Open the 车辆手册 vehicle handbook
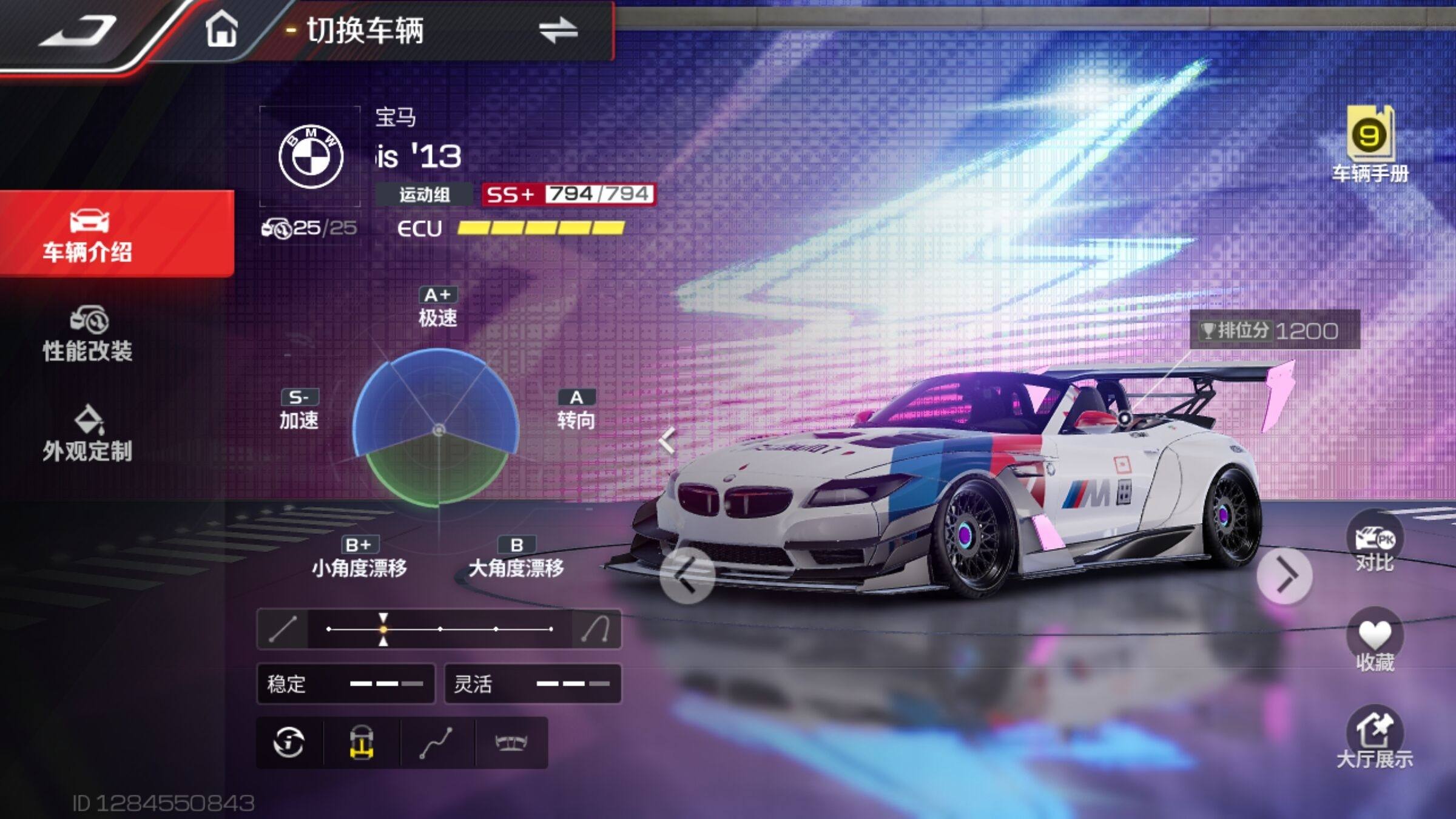Screen dimensions: 1456x819 pos(1370,146)
